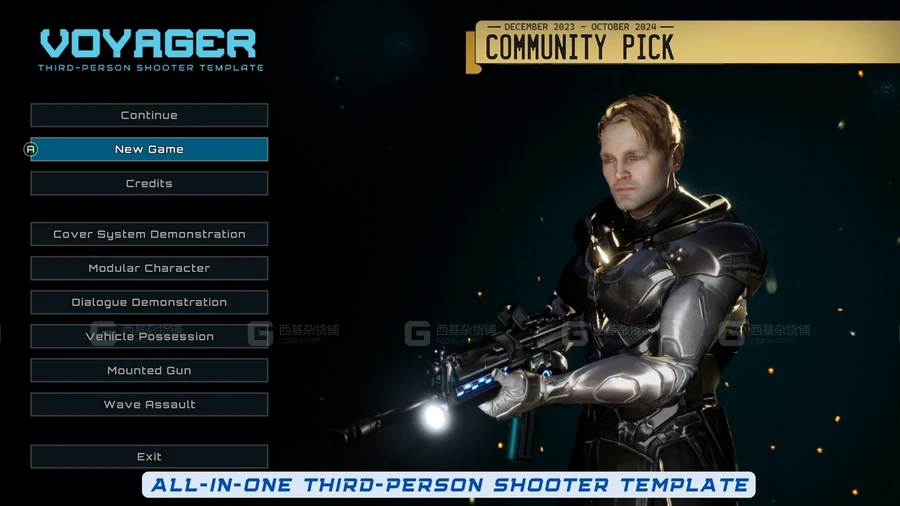The height and width of the screenshot is (506, 900).
Task: Select the Mounted Gun demo
Action: pyautogui.click(x=149, y=370)
